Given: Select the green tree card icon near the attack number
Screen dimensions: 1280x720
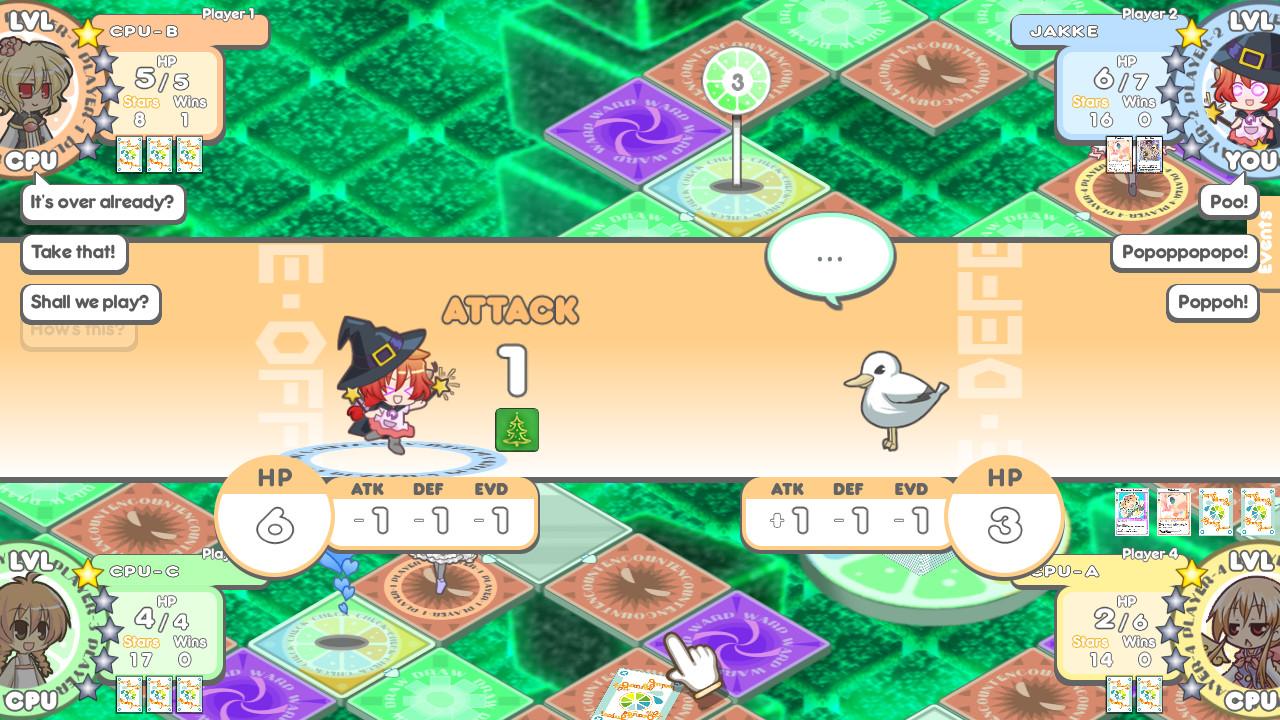Looking at the screenshot, I should pos(517,429).
